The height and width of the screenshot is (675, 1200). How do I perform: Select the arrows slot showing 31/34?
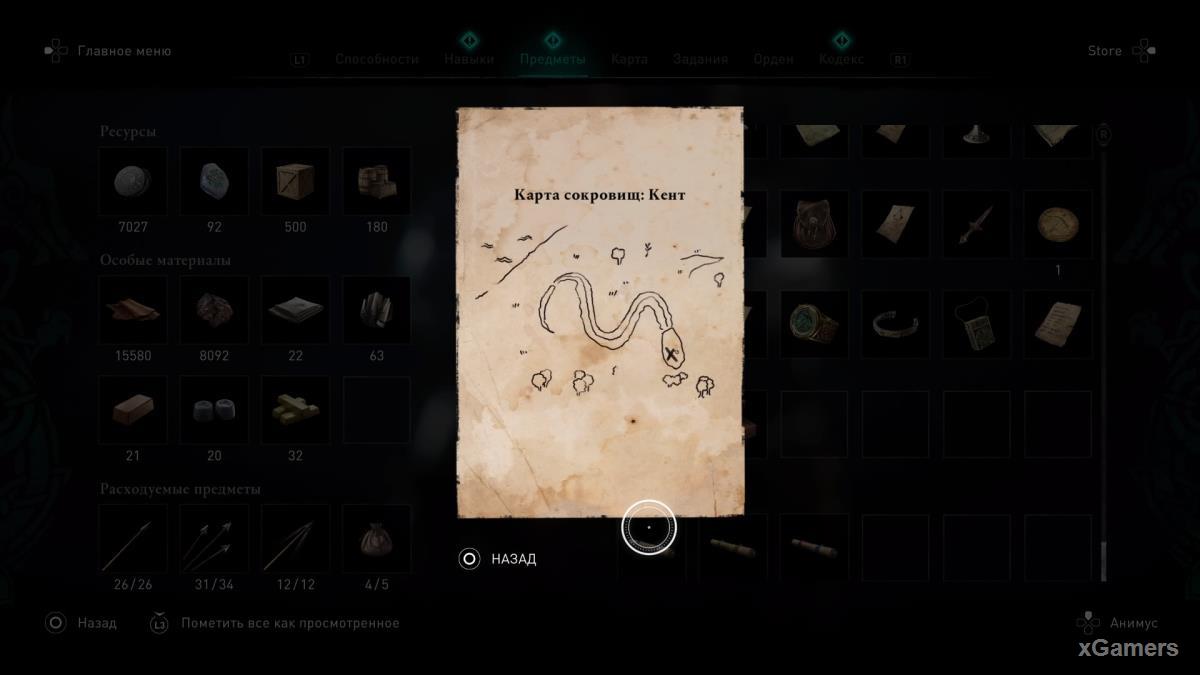click(214, 539)
